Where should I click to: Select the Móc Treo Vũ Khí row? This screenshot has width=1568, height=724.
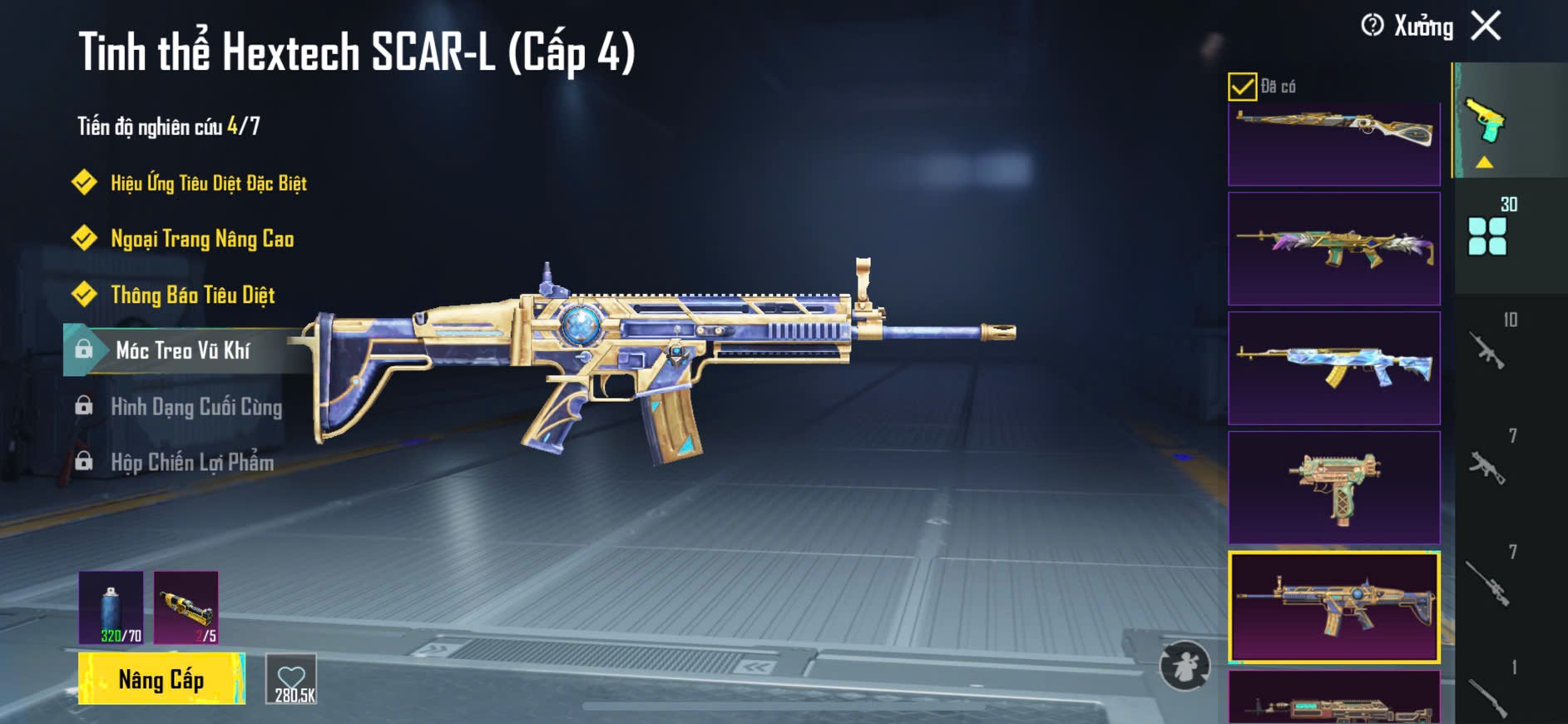point(183,350)
